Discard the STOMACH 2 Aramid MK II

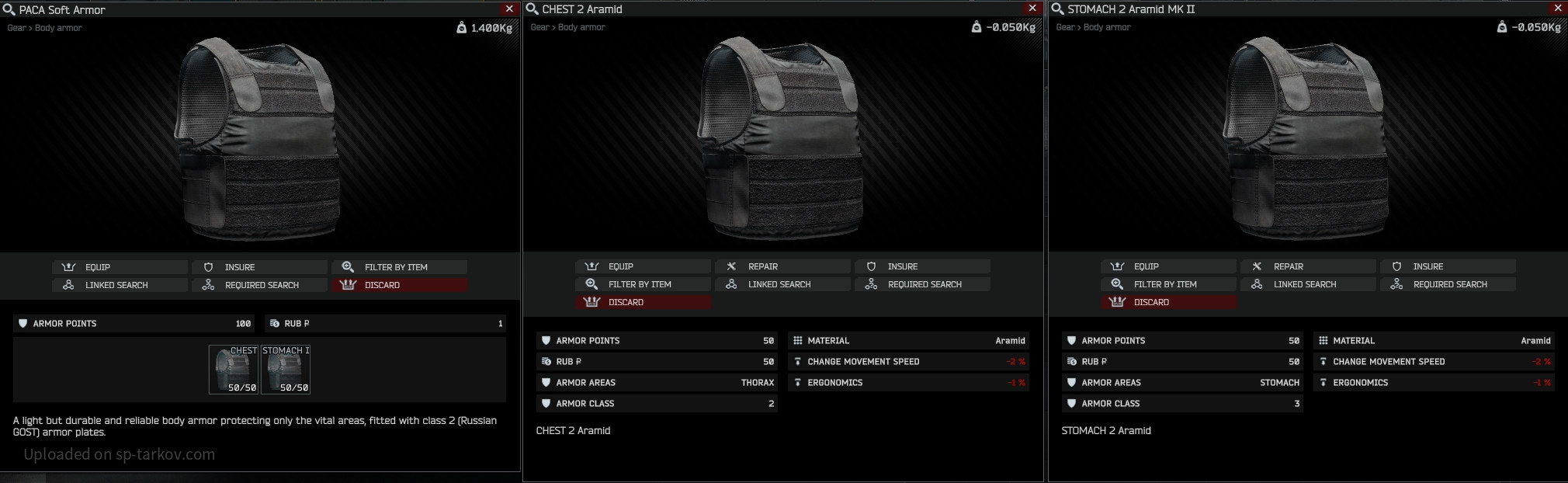tap(1168, 302)
